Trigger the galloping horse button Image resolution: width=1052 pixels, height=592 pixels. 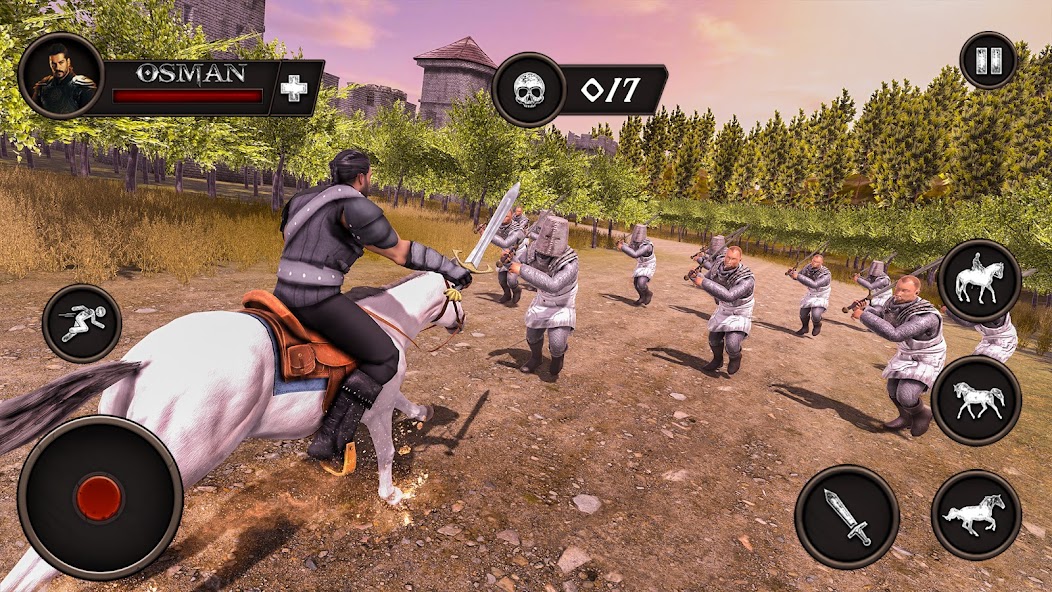(975, 515)
